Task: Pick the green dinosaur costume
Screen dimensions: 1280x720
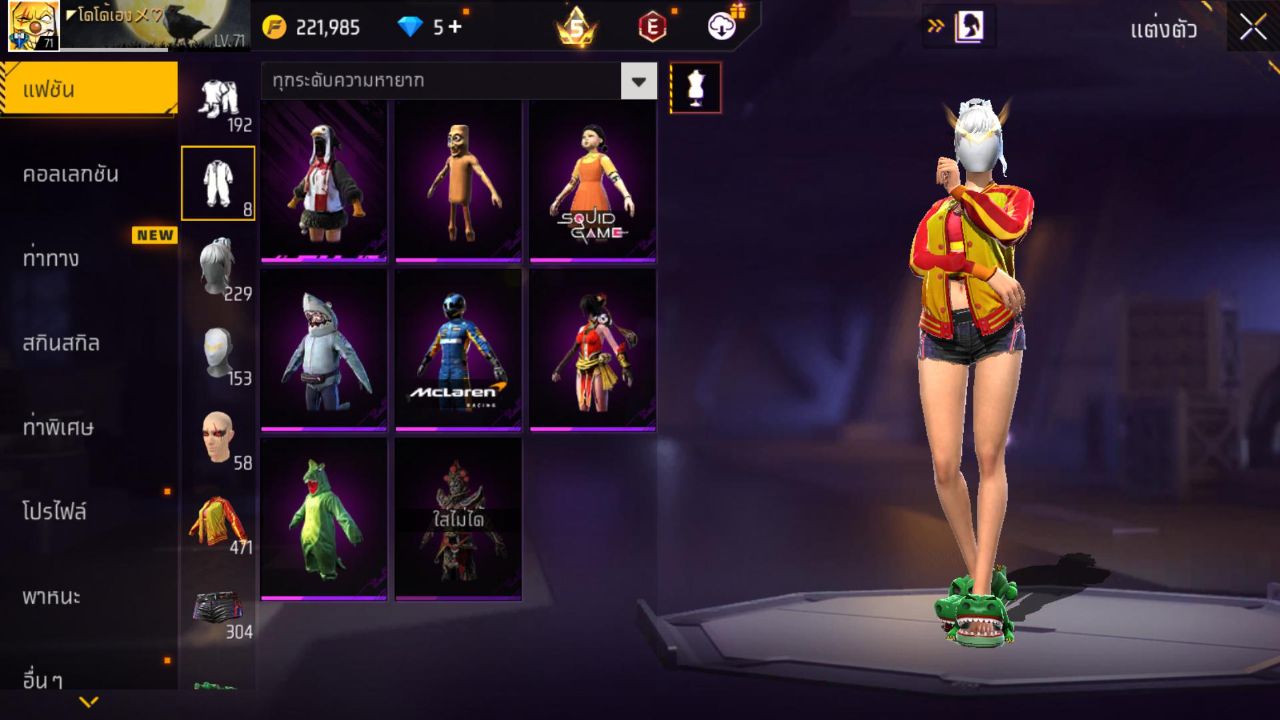Action: click(x=324, y=518)
